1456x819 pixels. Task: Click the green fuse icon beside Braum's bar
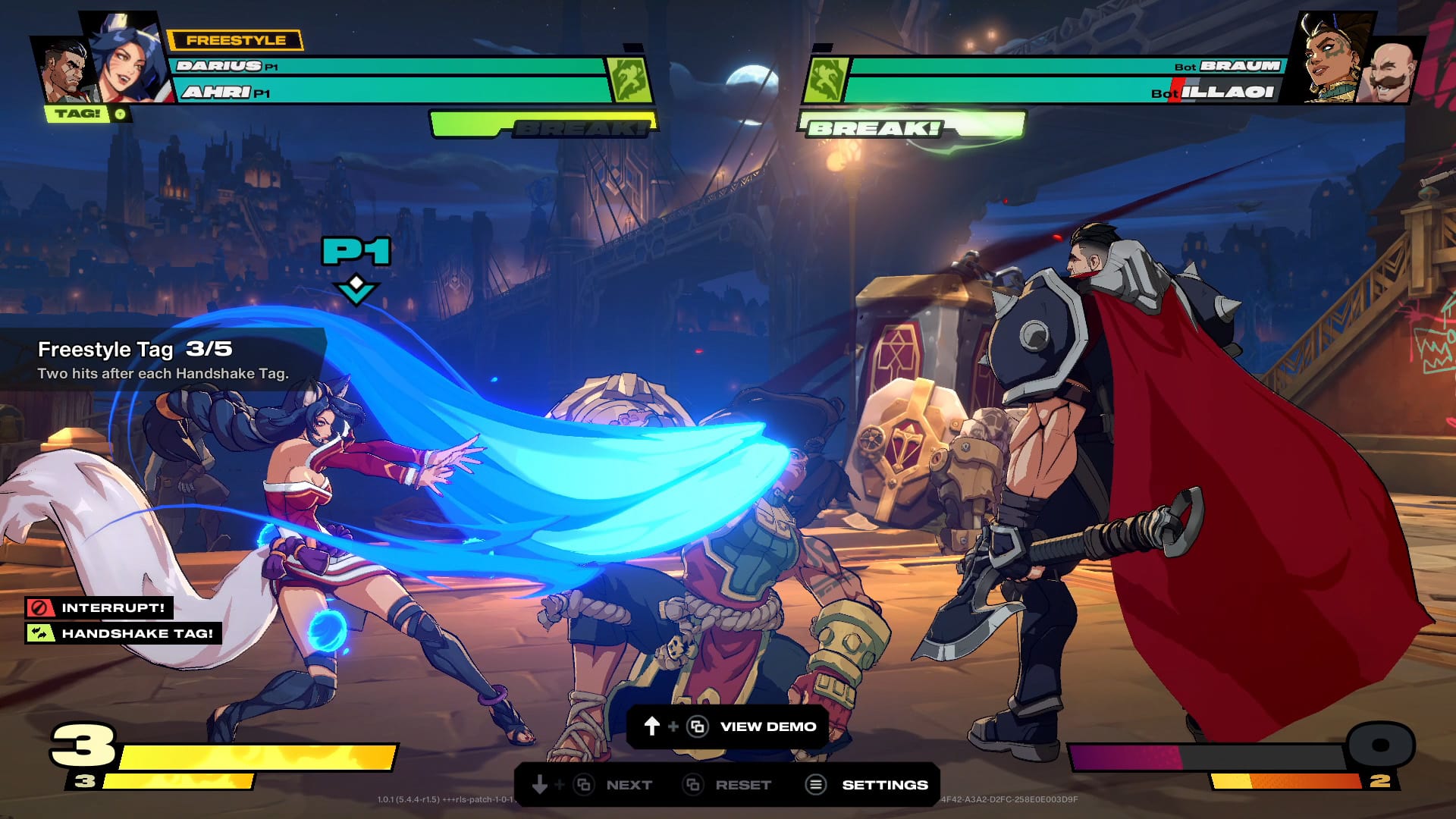pos(825,79)
